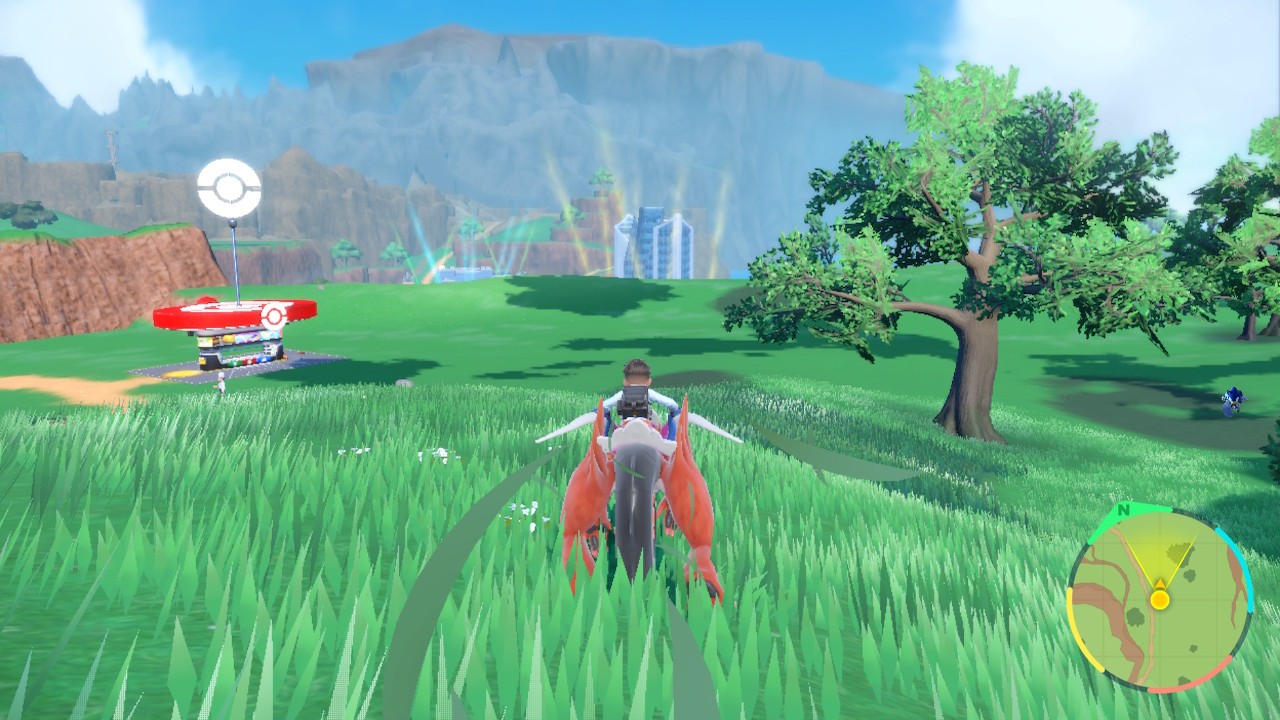1280x720 pixels.
Task: Click the green N compass marker on the minimap
Action: (x=1122, y=508)
